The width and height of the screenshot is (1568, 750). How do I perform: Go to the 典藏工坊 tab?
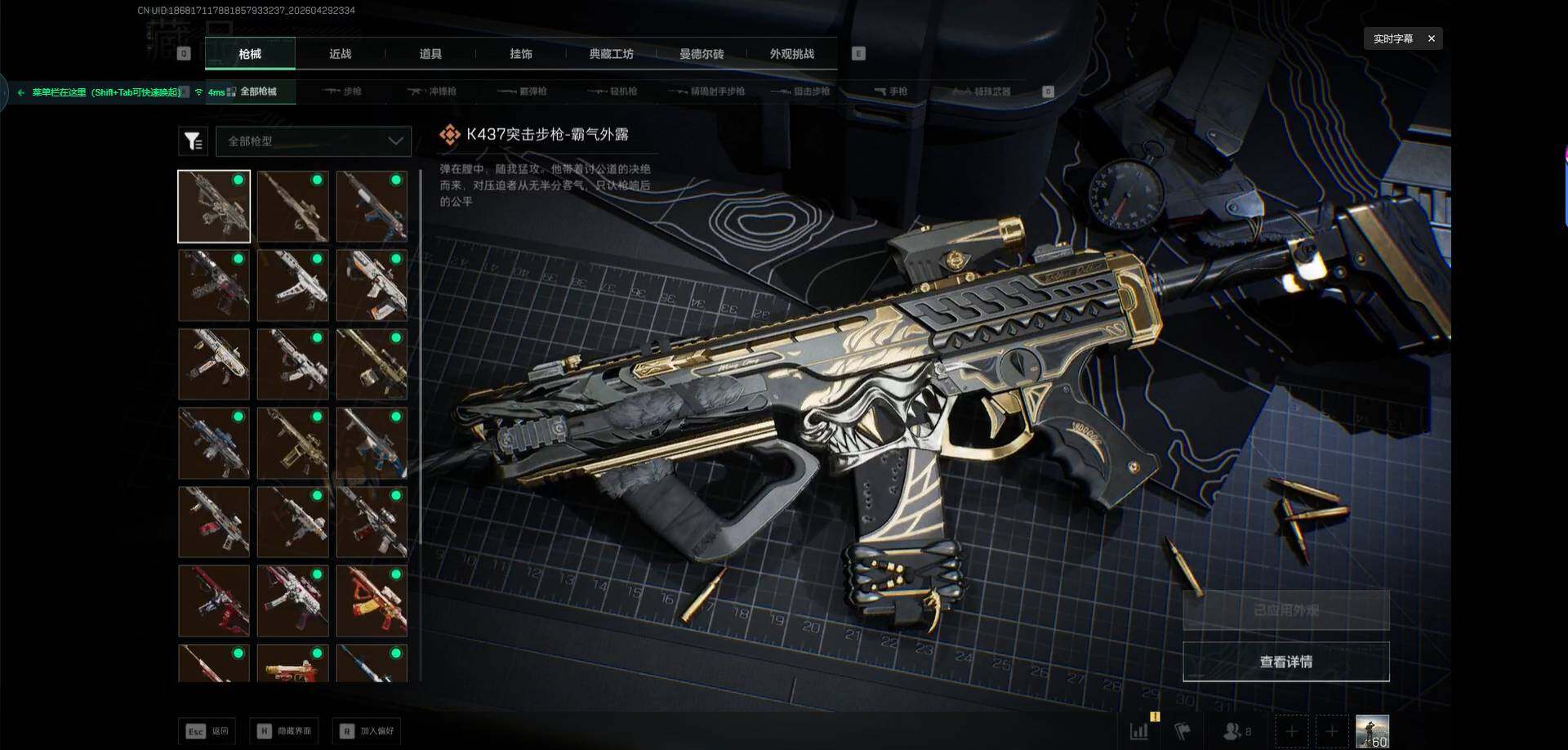tap(611, 54)
